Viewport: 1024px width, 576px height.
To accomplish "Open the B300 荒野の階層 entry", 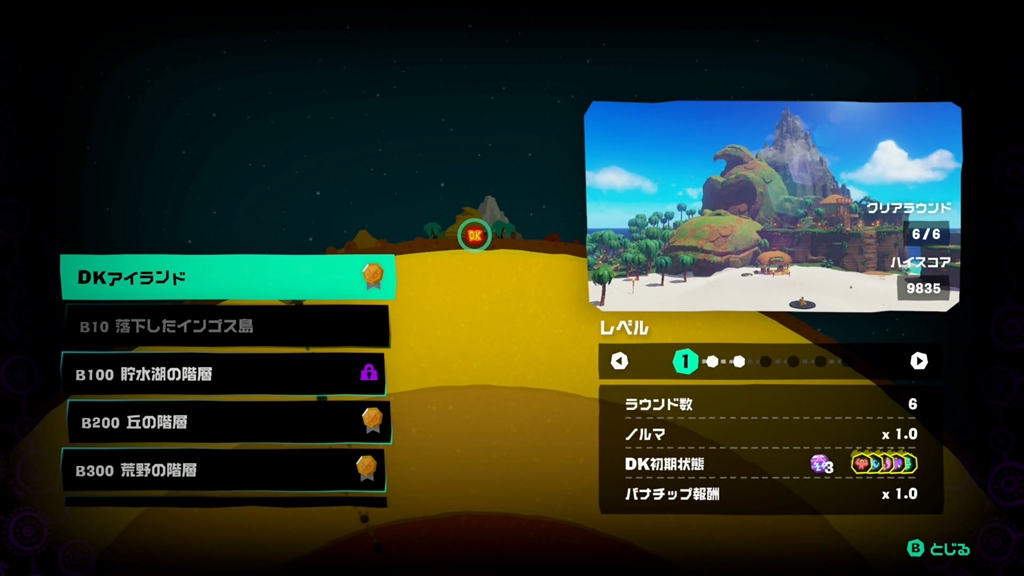I will pos(224,469).
